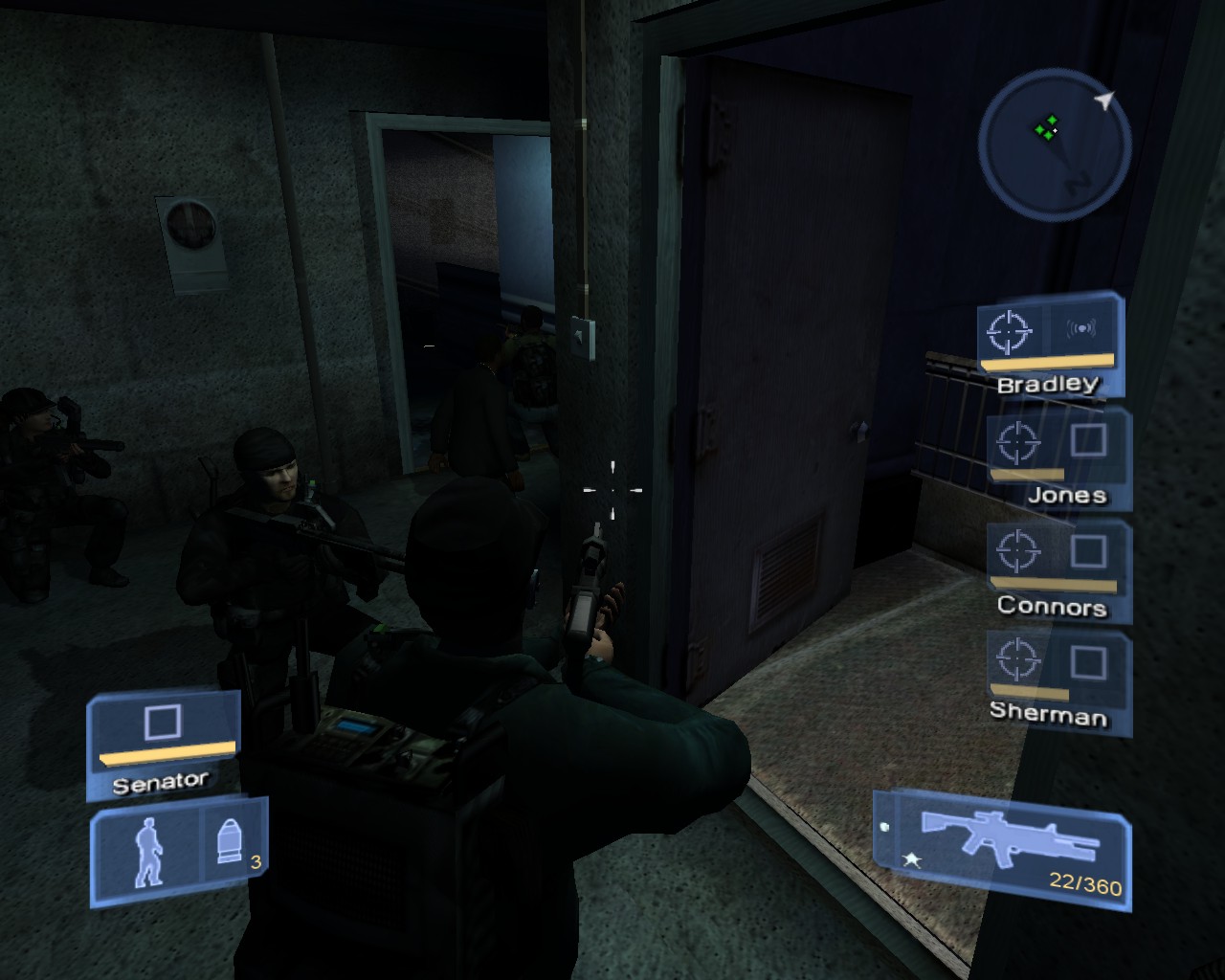Click the standing soldier stance icon
Image resolution: width=1225 pixels, height=980 pixels.
pos(147,853)
